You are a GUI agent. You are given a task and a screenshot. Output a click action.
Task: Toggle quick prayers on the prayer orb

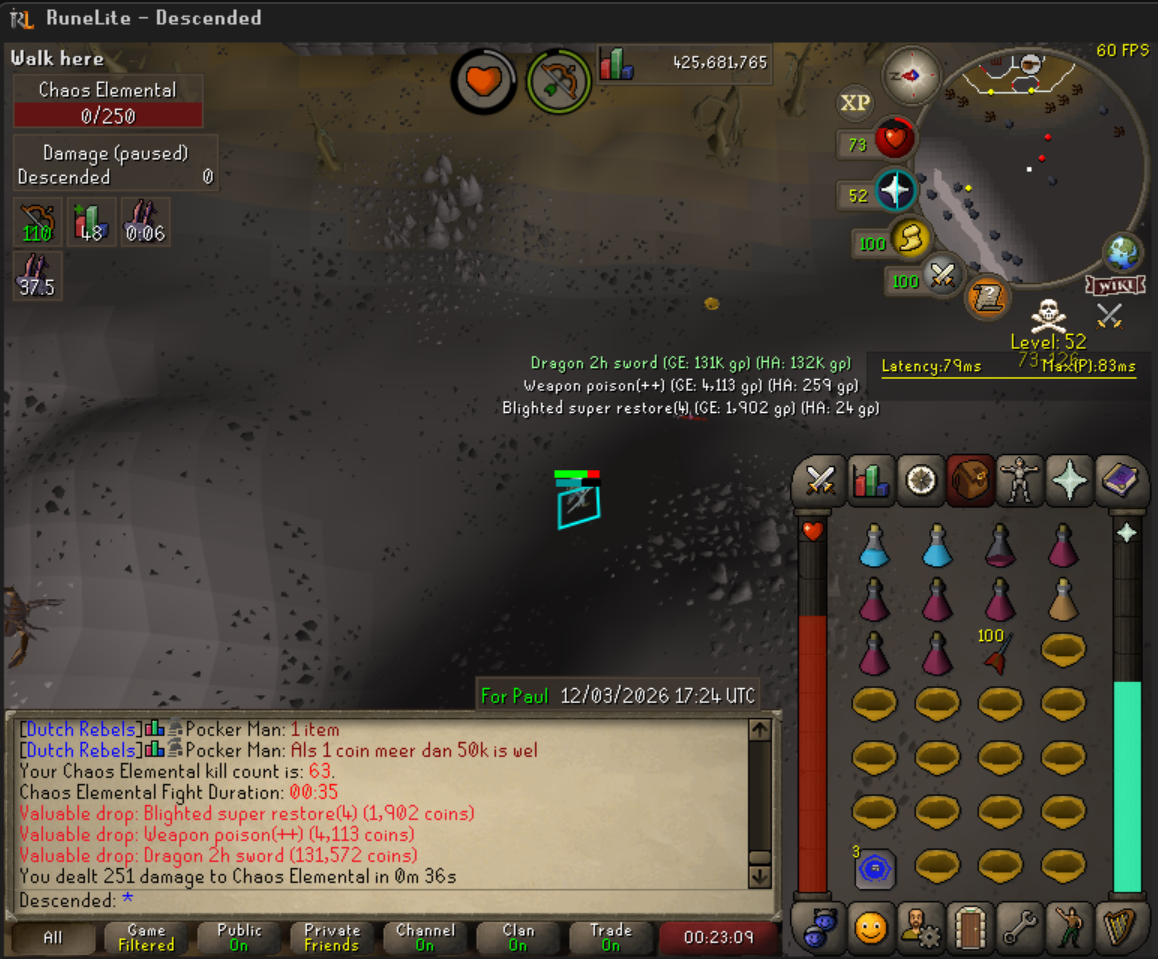[895, 190]
